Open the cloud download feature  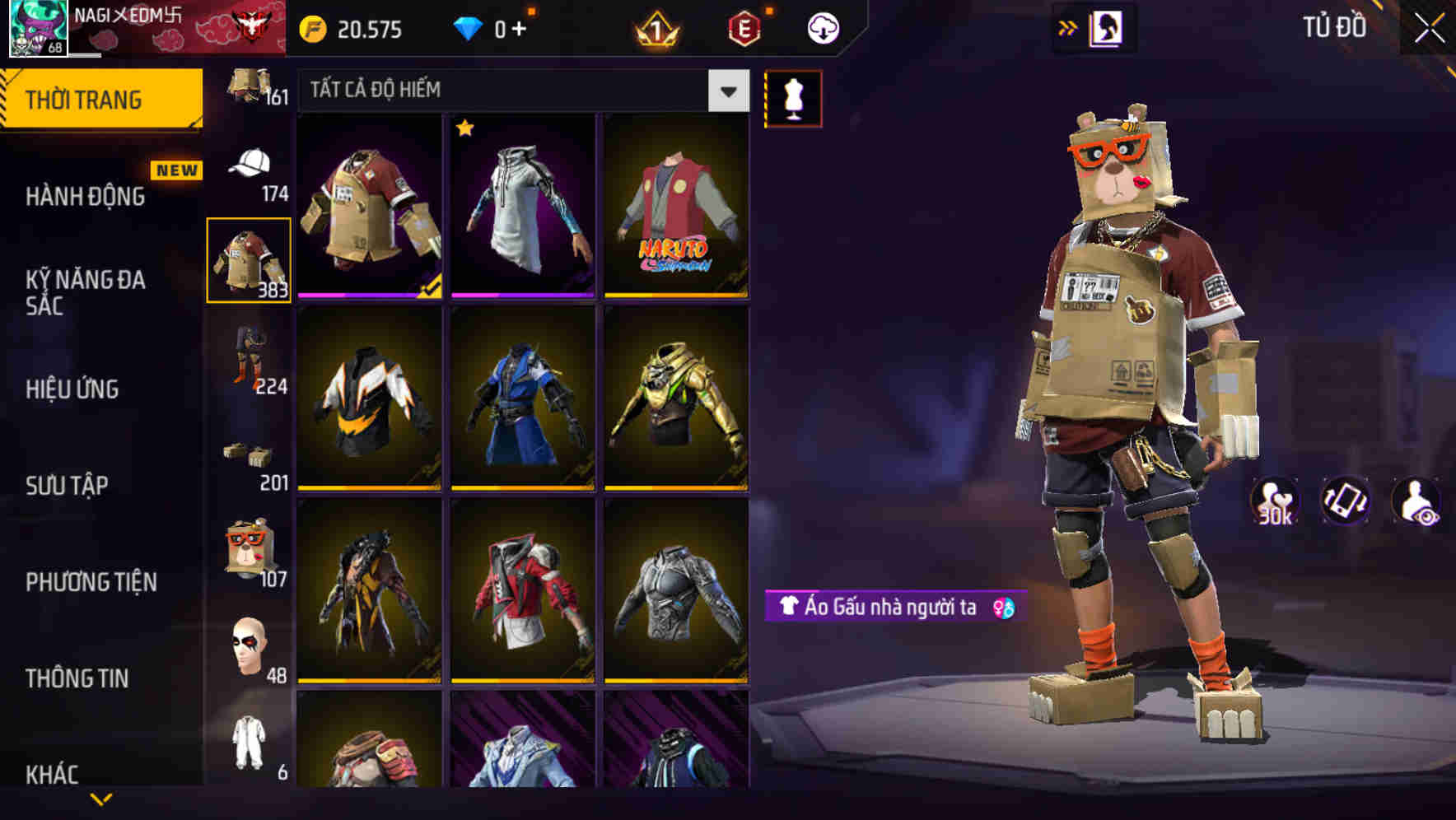[821, 27]
